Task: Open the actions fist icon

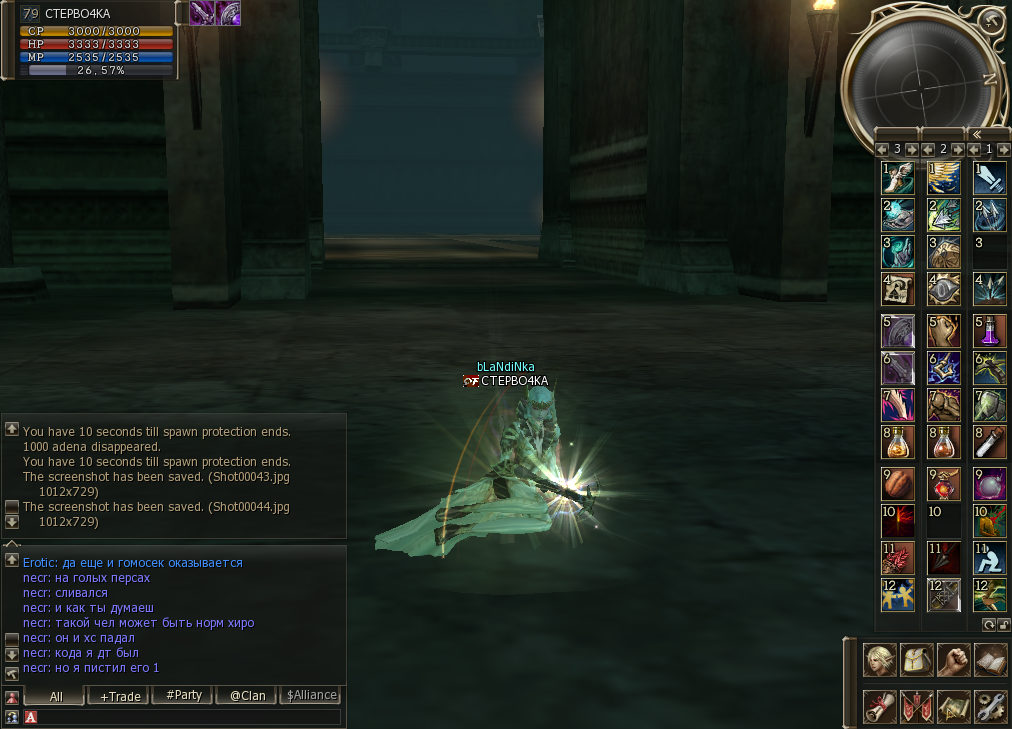Action: pyautogui.click(x=953, y=660)
